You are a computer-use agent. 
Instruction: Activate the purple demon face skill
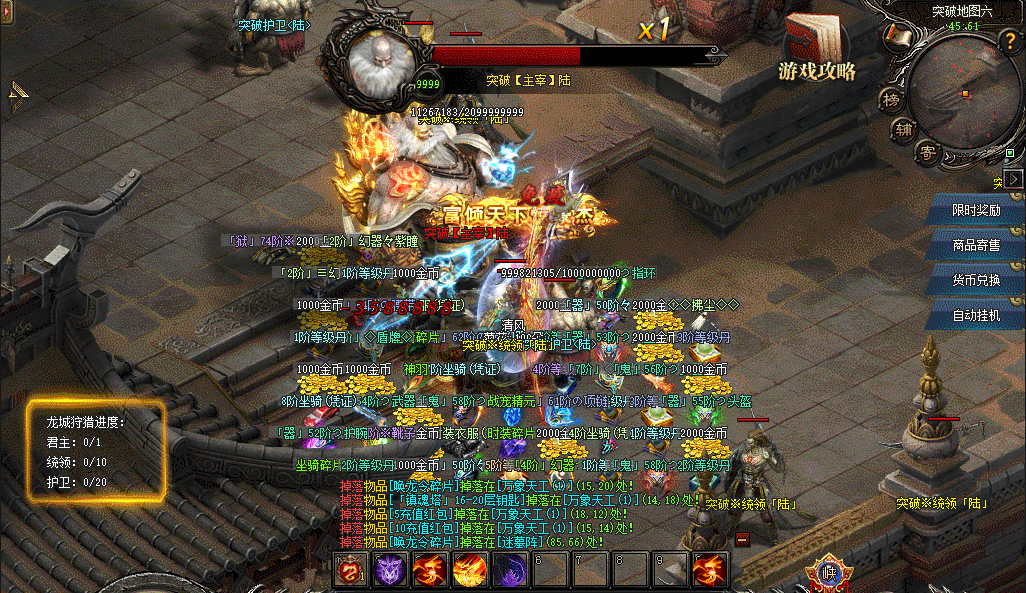[x=389, y=569]
